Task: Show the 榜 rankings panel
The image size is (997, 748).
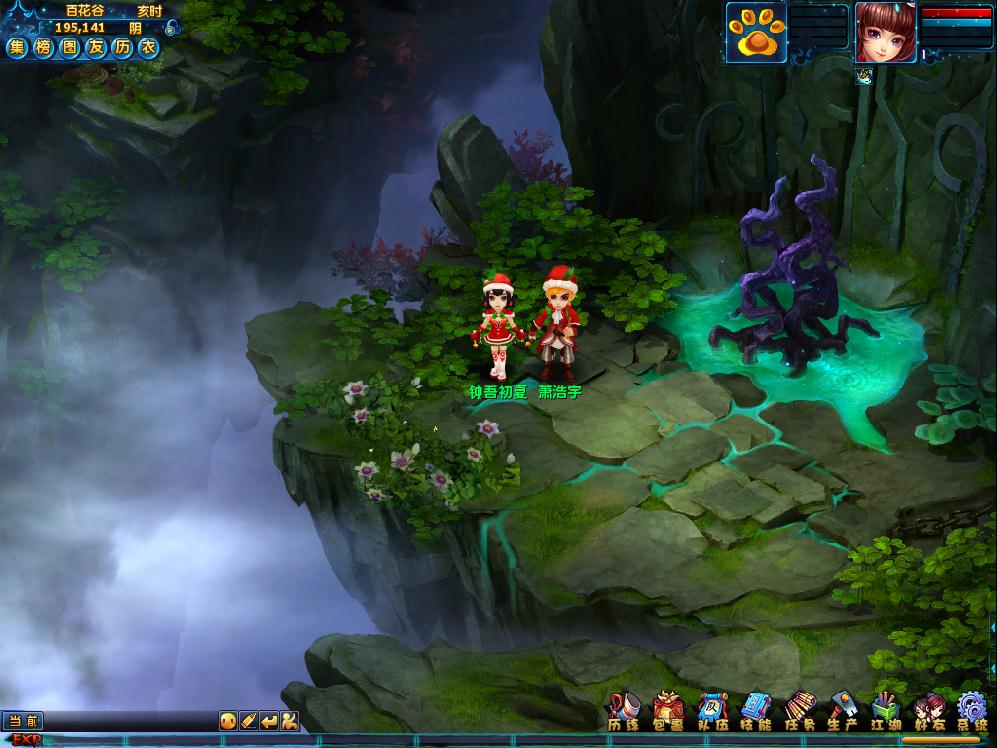Action: tap(43, 47)
